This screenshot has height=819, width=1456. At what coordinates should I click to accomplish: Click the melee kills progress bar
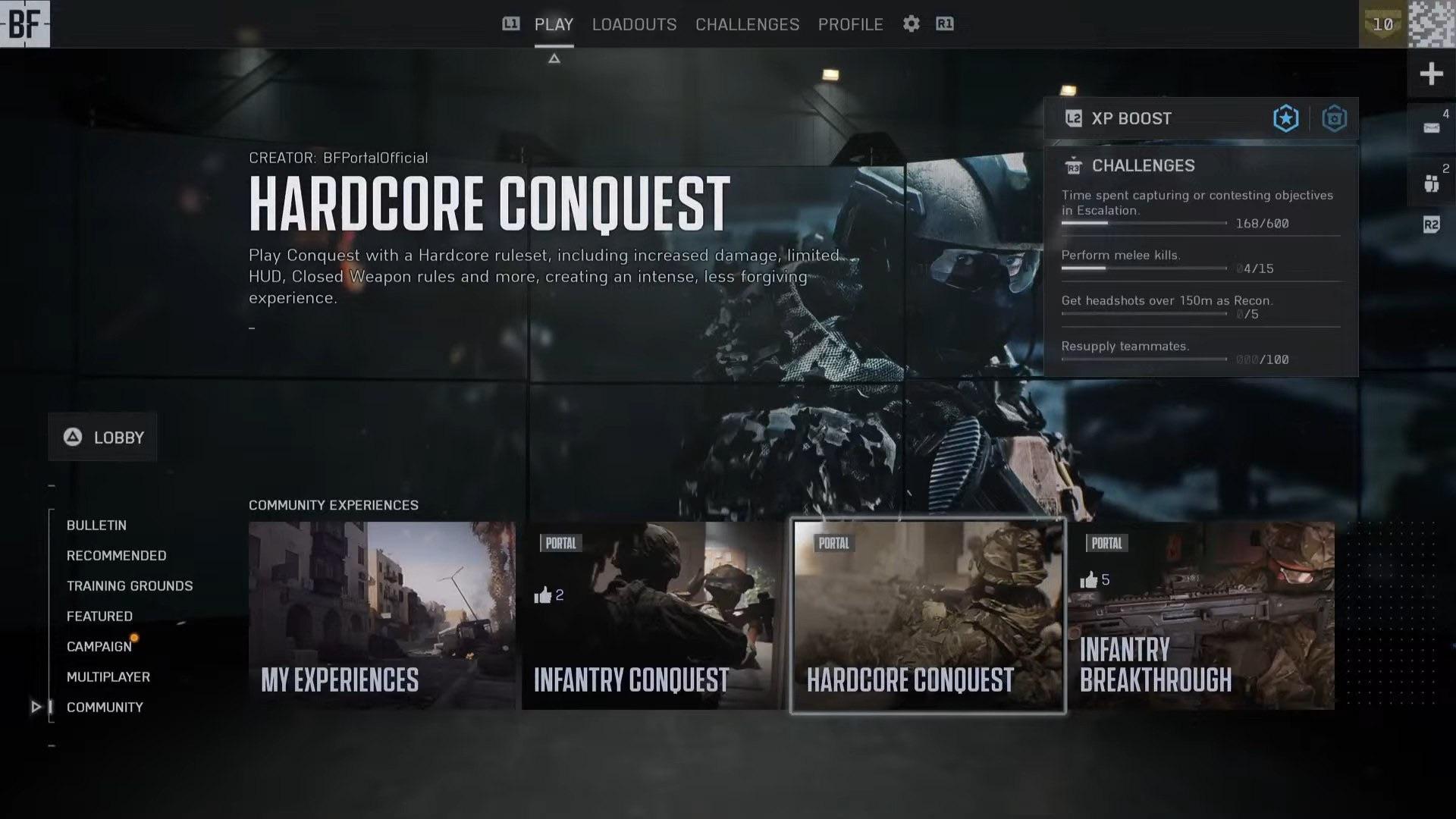(1144, 268)
